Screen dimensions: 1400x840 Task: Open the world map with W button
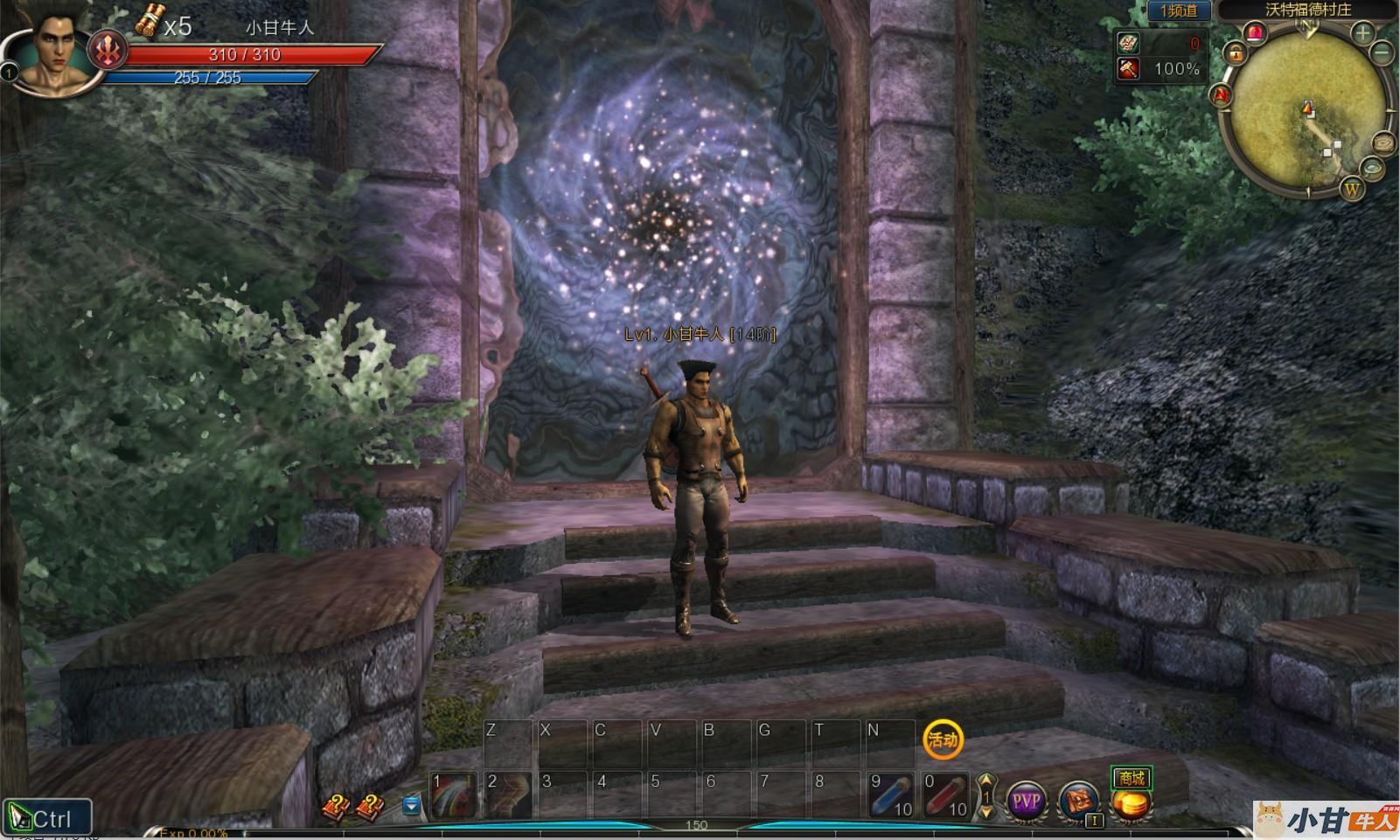coord(1352,189)
